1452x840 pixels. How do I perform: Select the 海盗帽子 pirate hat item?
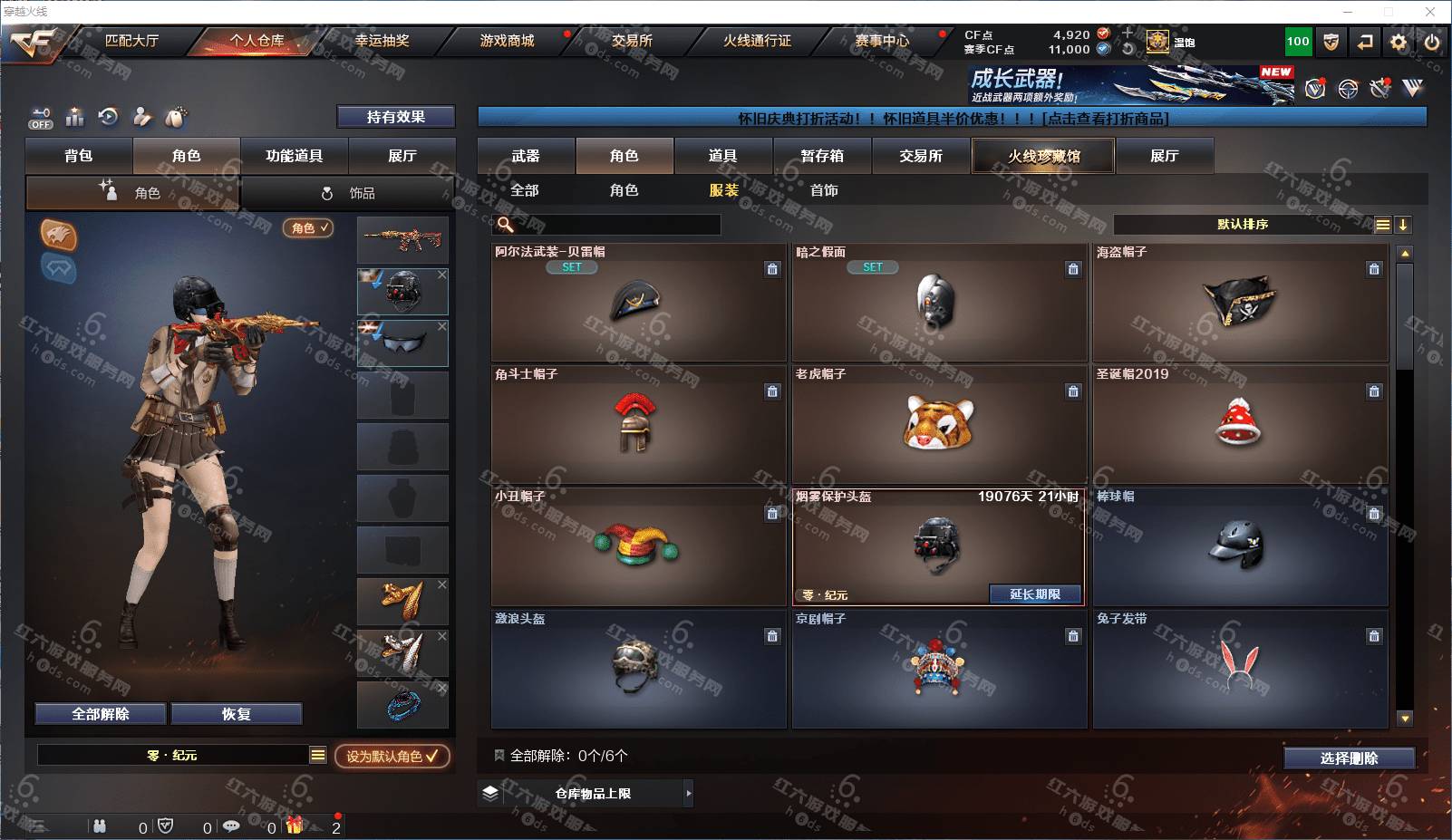coord(1239,304)
